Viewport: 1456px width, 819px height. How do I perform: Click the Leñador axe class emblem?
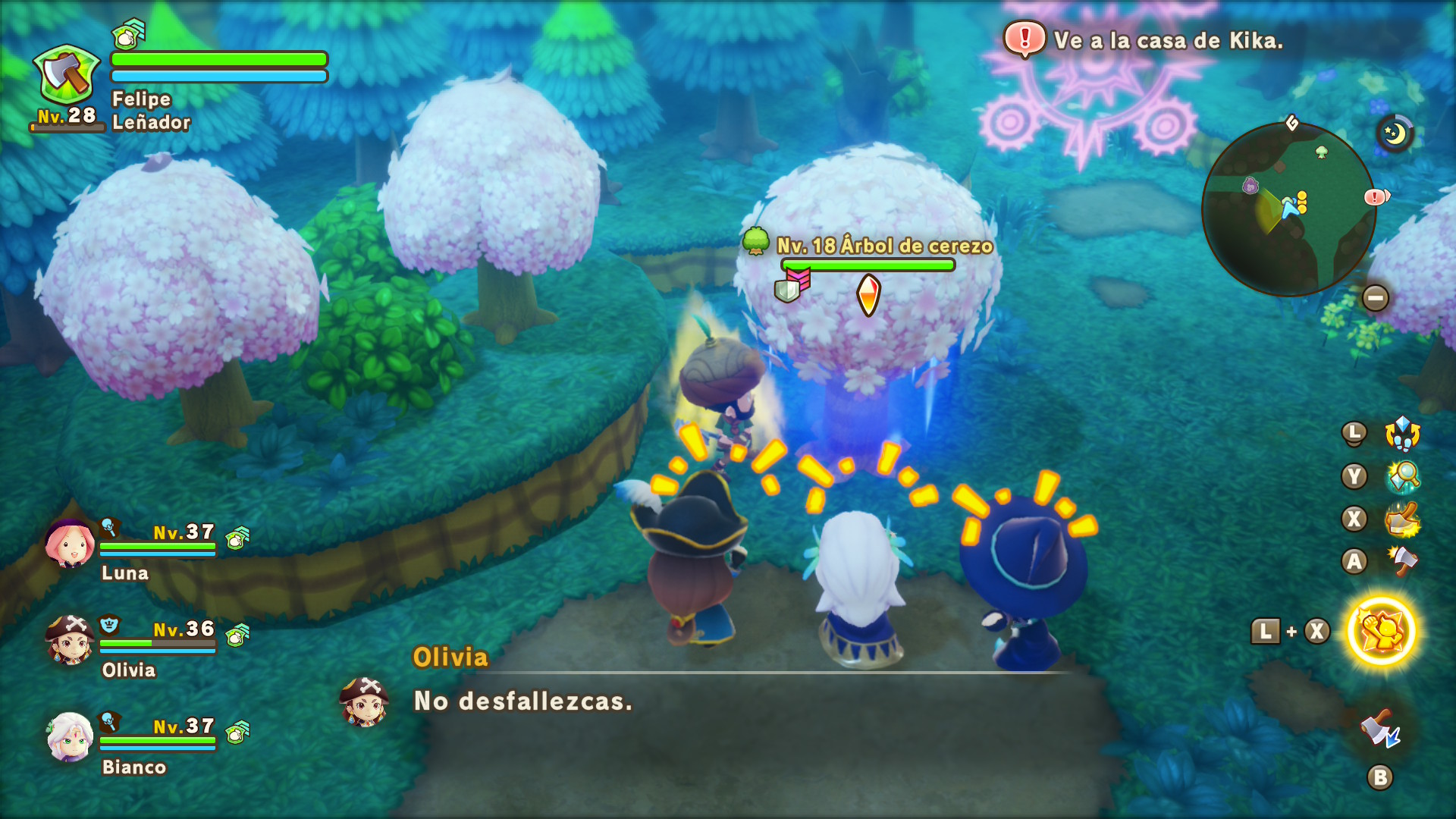[67, 76]
